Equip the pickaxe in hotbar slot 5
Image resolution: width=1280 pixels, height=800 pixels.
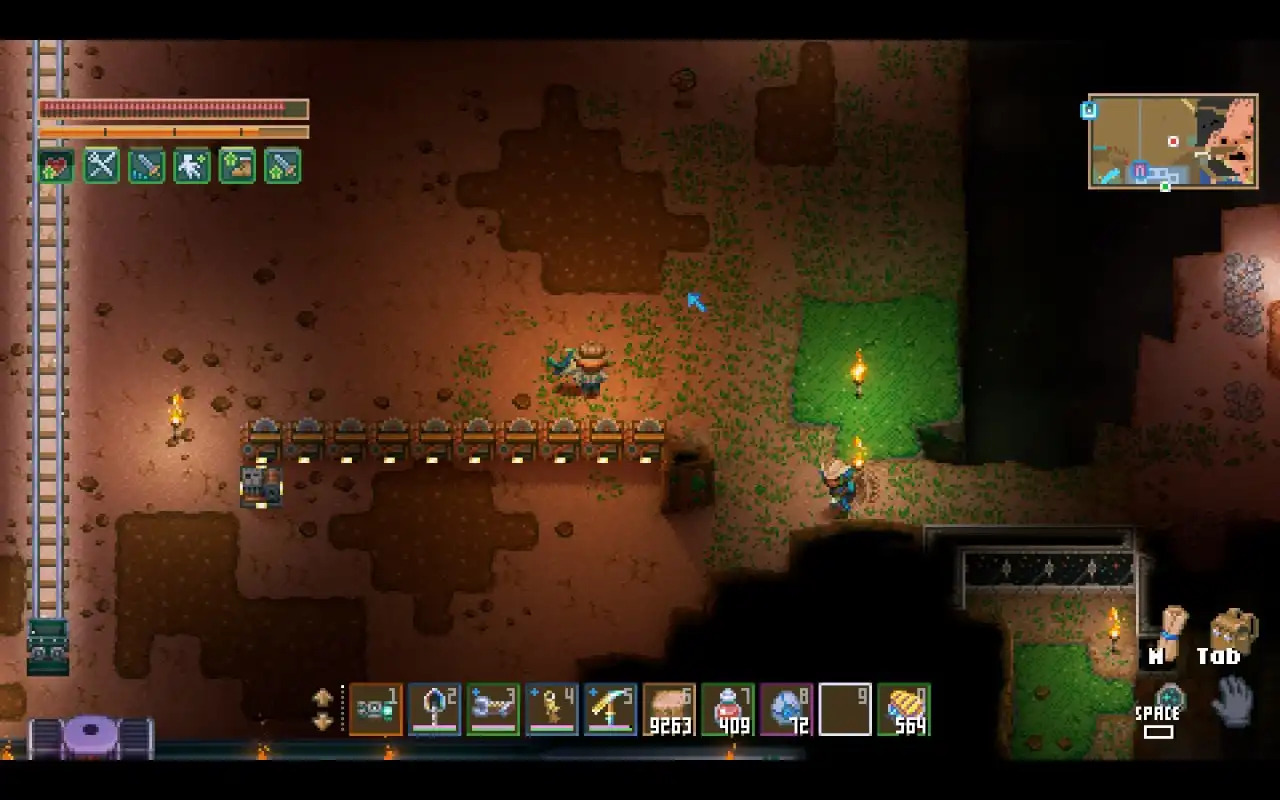point(611,709)
